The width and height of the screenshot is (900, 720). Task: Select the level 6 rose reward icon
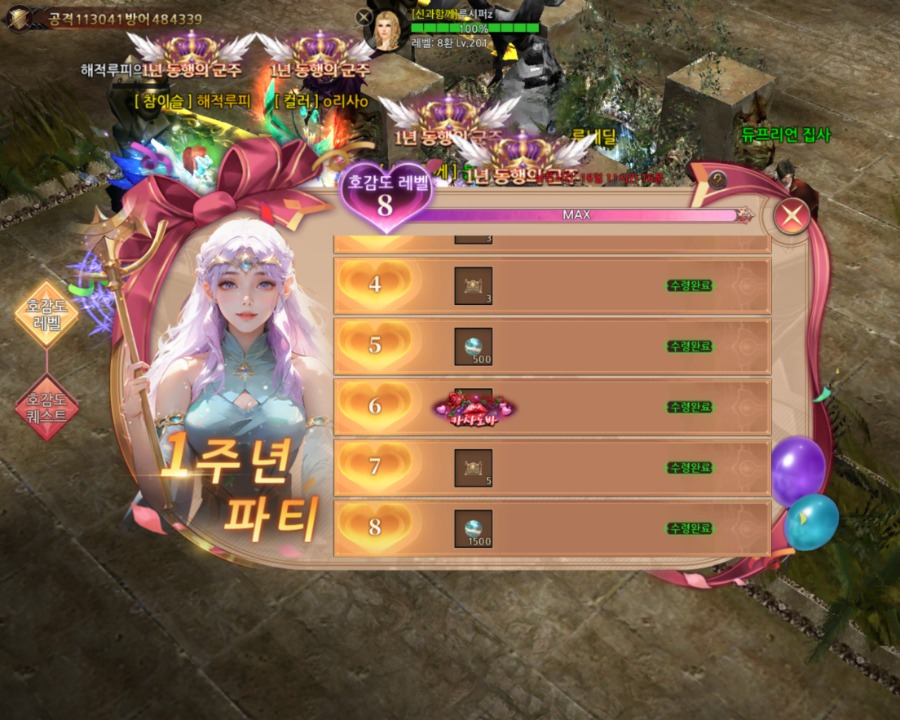(473, 407)
